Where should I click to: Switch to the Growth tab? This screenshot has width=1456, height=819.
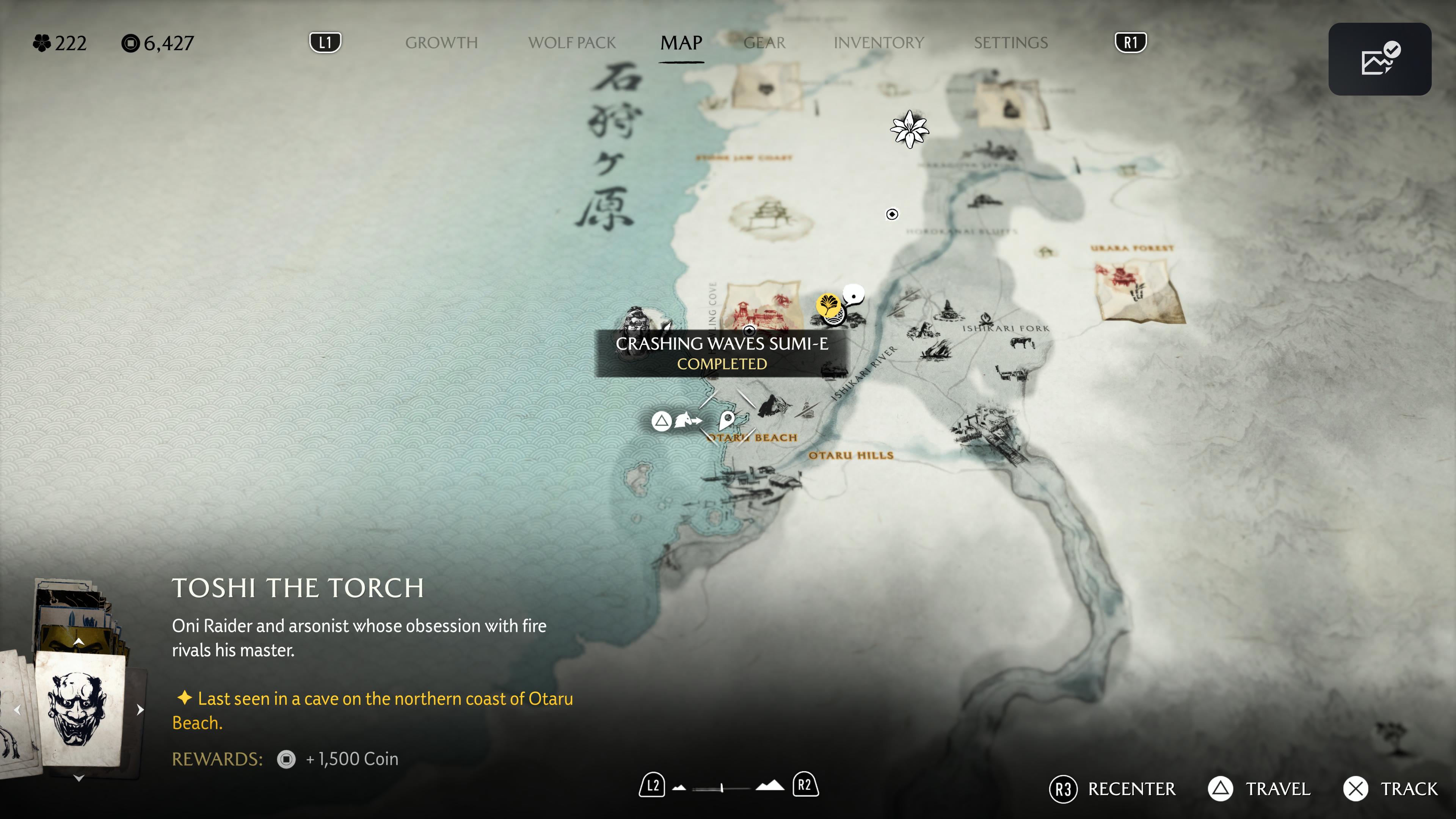tap(441, 43)
